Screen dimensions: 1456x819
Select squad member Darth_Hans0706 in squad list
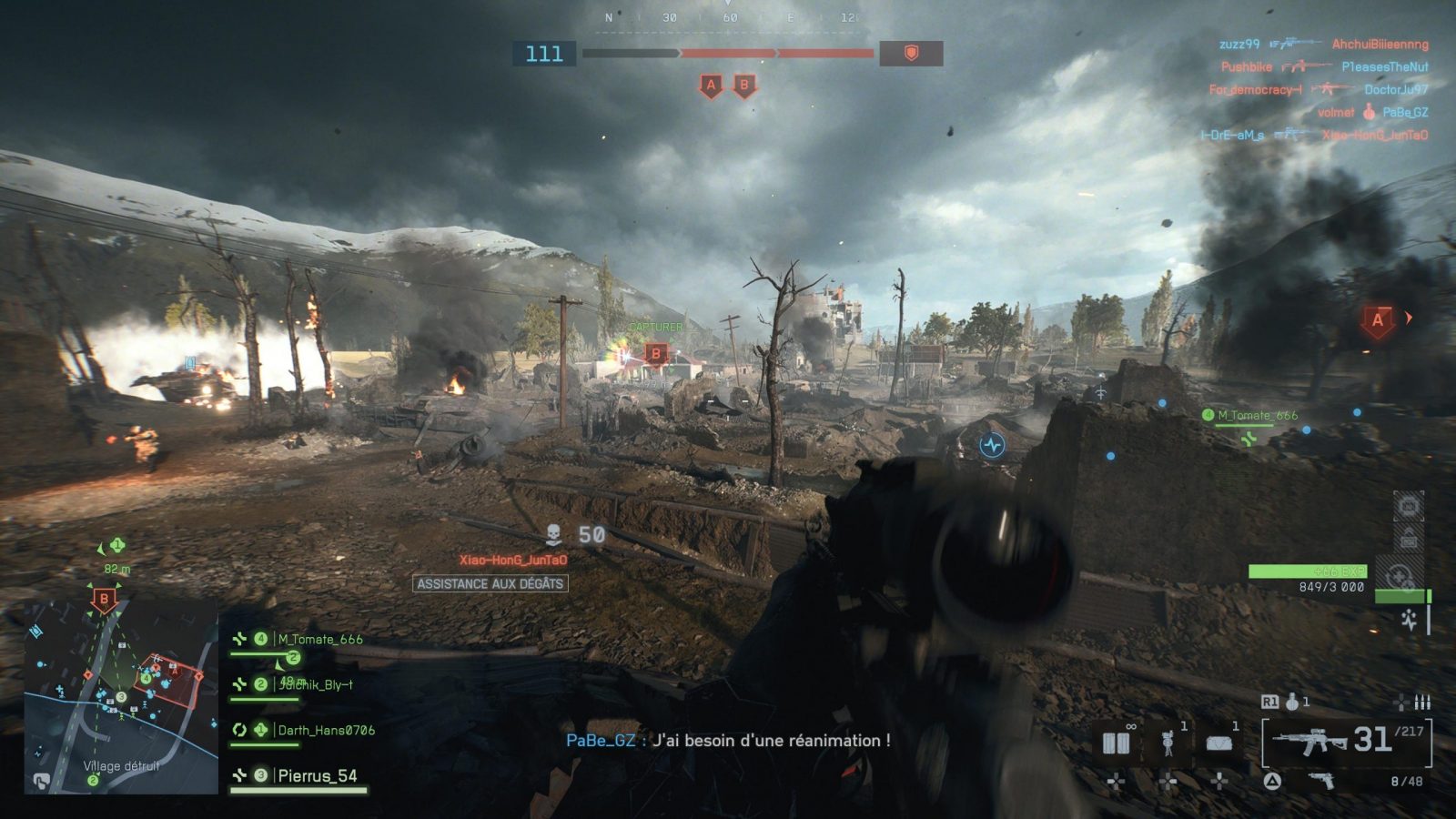click(326, 730)
